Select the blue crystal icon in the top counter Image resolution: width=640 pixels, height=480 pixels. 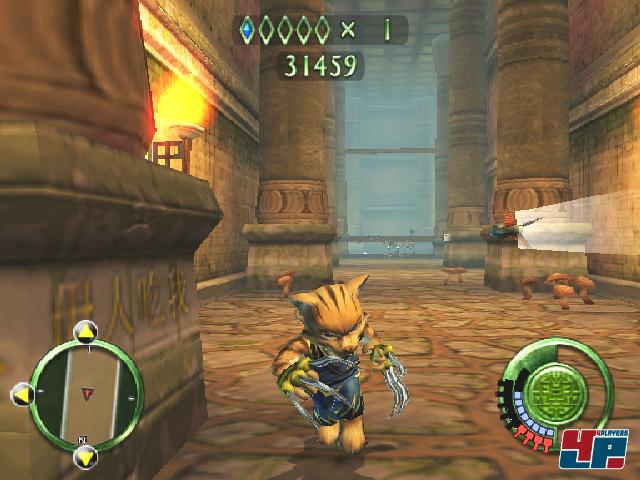click(x=248, y=29)
